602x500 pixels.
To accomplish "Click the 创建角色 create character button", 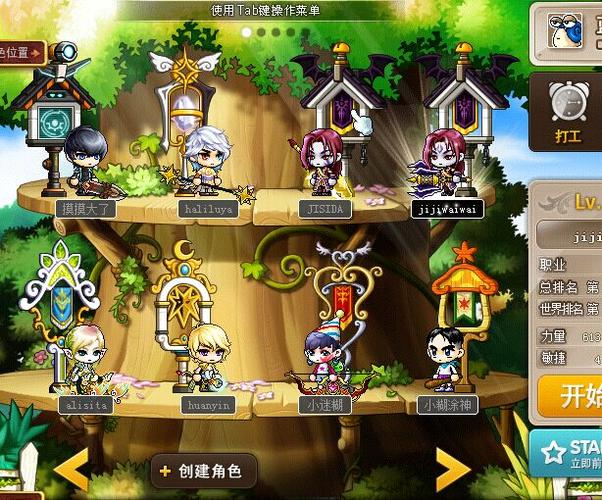I will (x=203, y=470).
